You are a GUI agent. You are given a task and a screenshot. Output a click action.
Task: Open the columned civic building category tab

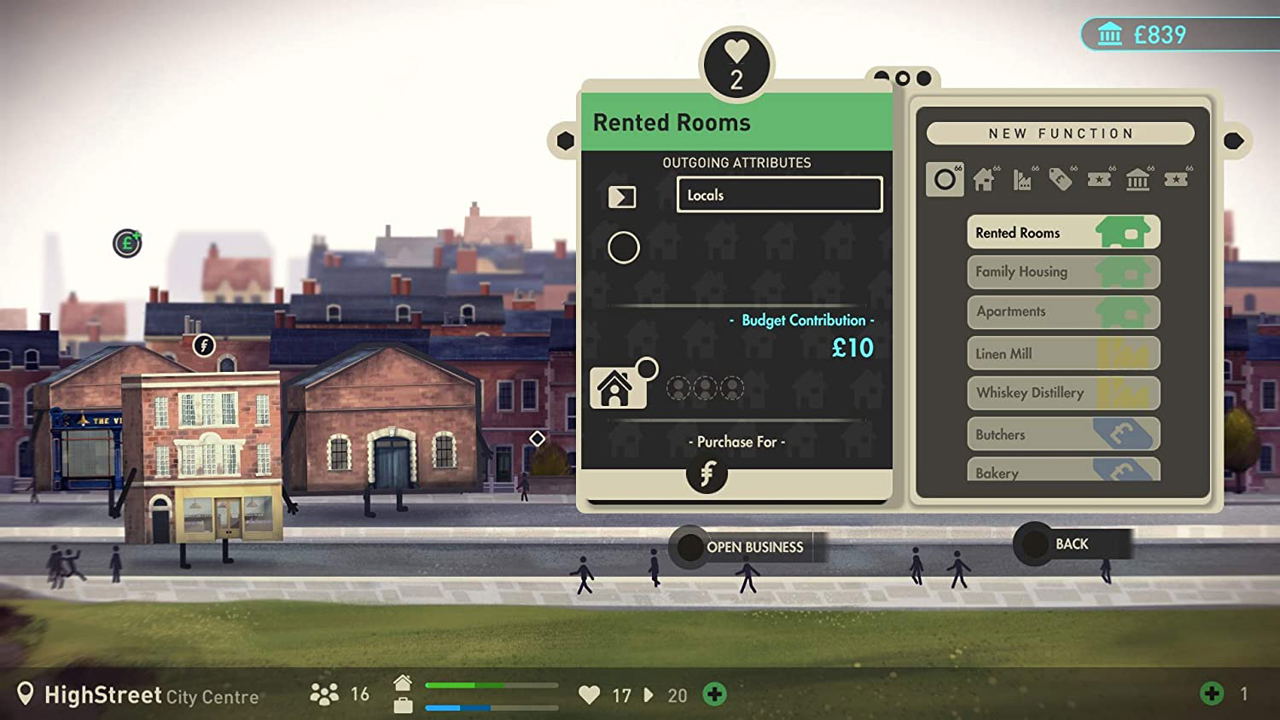coord(1138,180)
